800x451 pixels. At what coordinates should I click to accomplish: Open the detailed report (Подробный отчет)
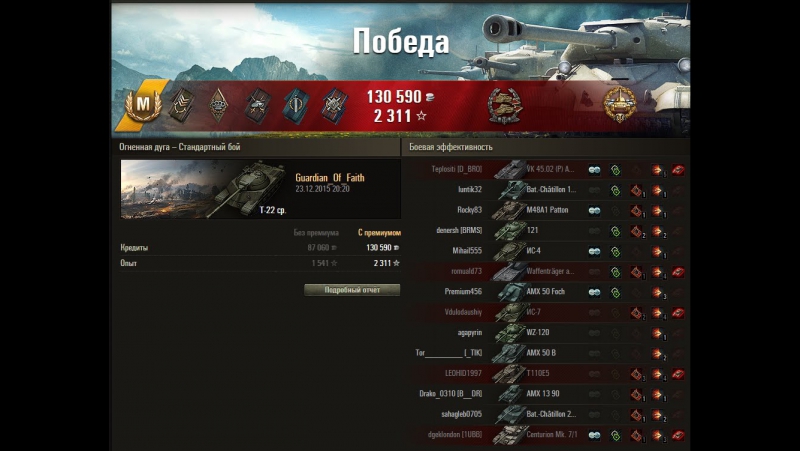point(351,290)
